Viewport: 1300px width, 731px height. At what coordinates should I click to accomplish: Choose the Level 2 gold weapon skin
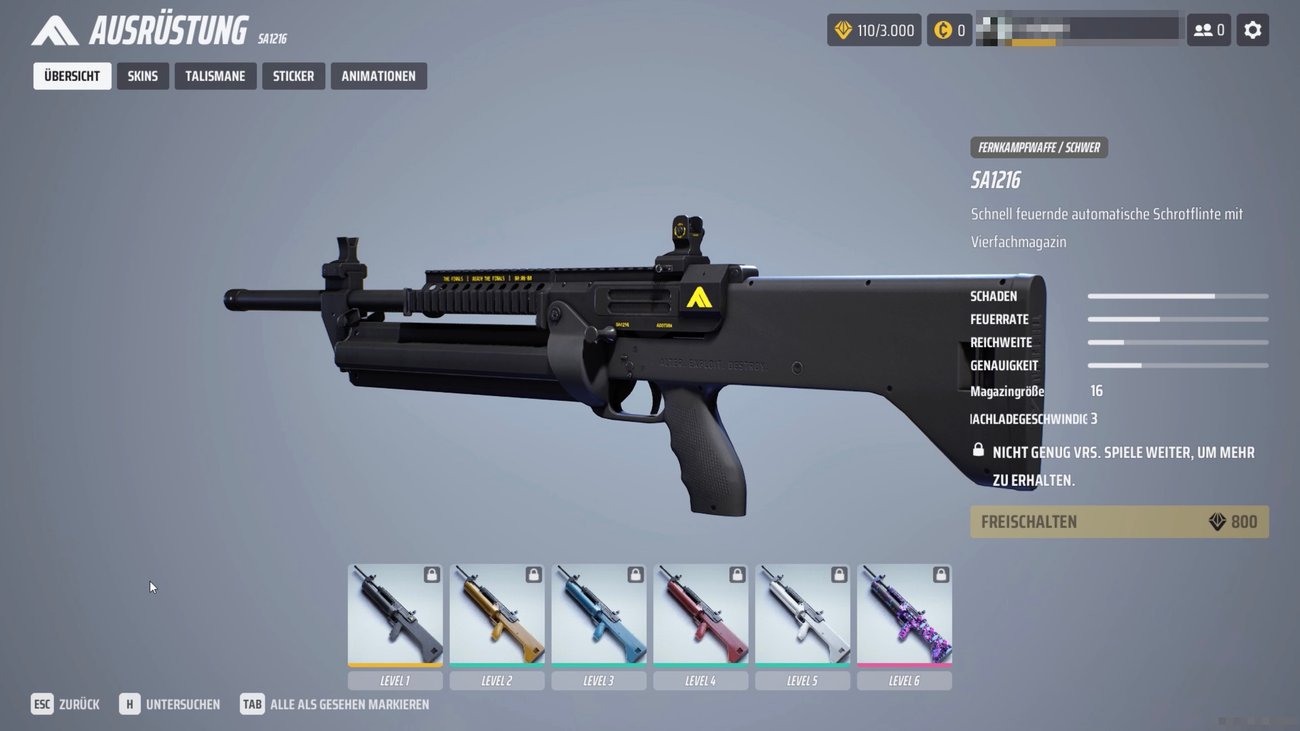pos(497,615)
